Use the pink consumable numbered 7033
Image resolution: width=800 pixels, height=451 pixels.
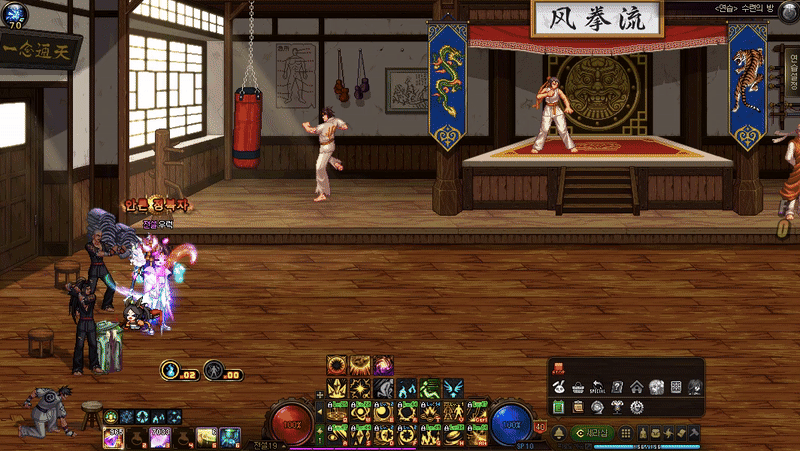(159, 436)
